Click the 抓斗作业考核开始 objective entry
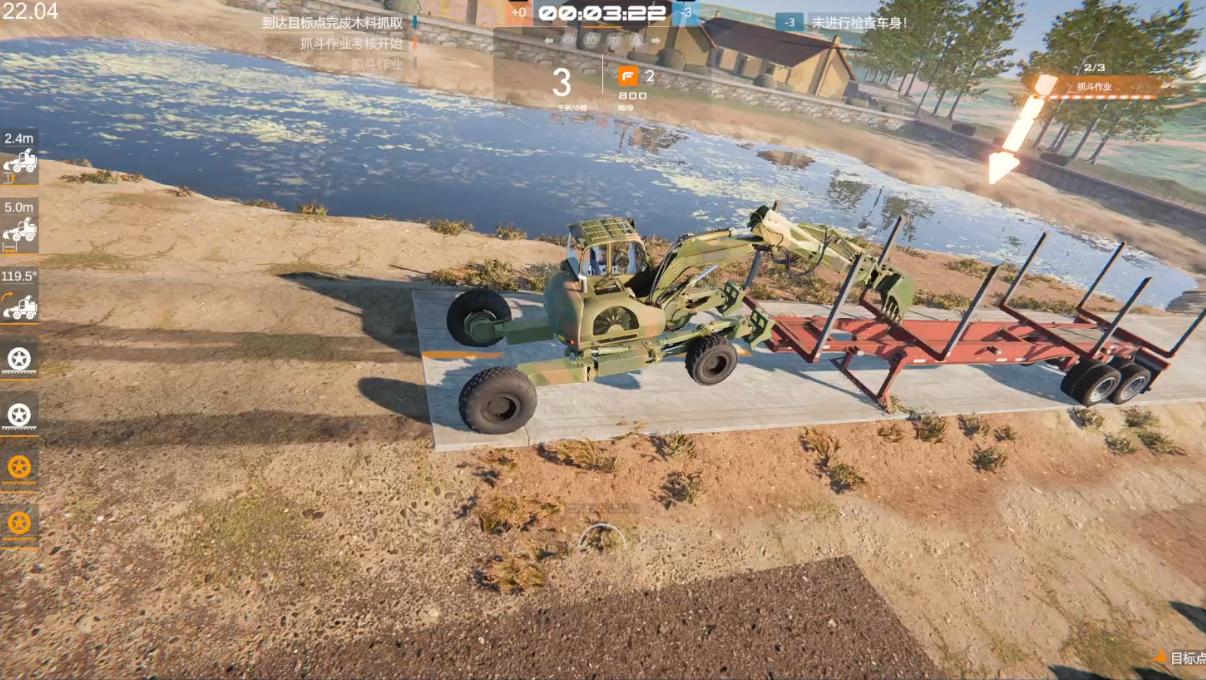 [x=351, y=43]
